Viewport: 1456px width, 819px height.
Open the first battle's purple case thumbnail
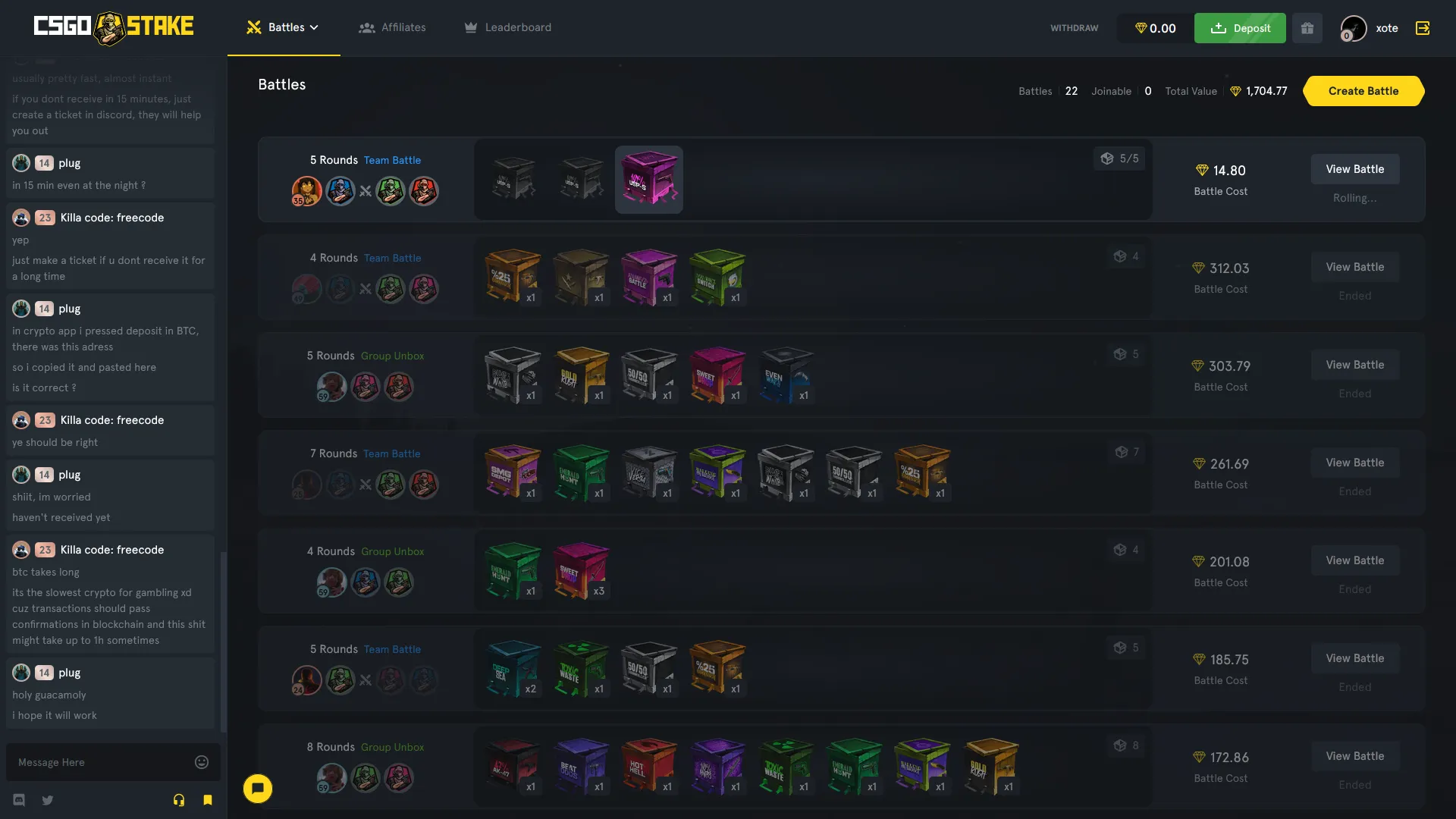649,180
